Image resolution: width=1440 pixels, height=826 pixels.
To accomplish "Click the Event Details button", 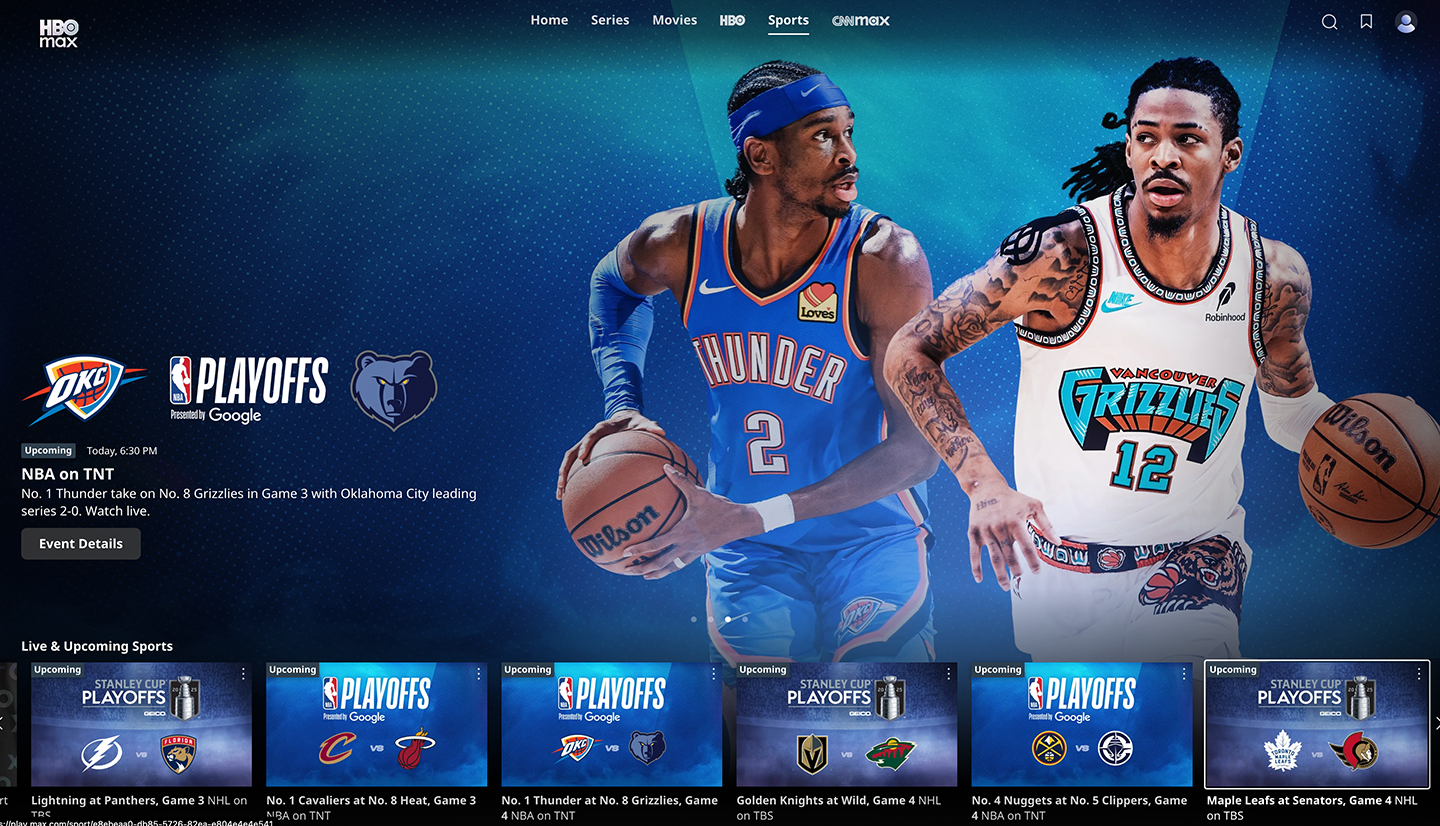I will pyautogui.click(x=80, y=543).
